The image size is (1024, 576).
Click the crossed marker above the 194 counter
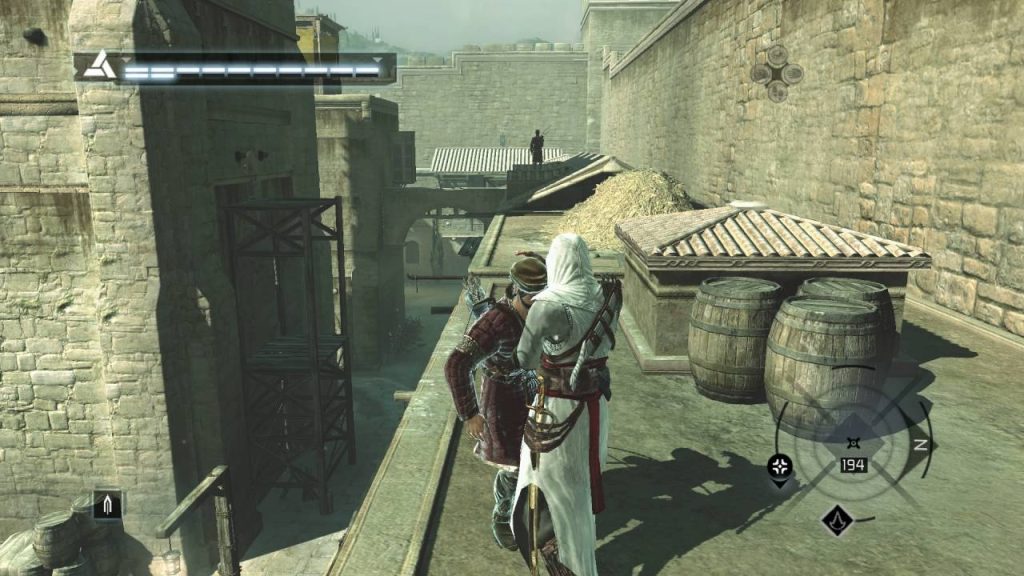pos(852,441)
